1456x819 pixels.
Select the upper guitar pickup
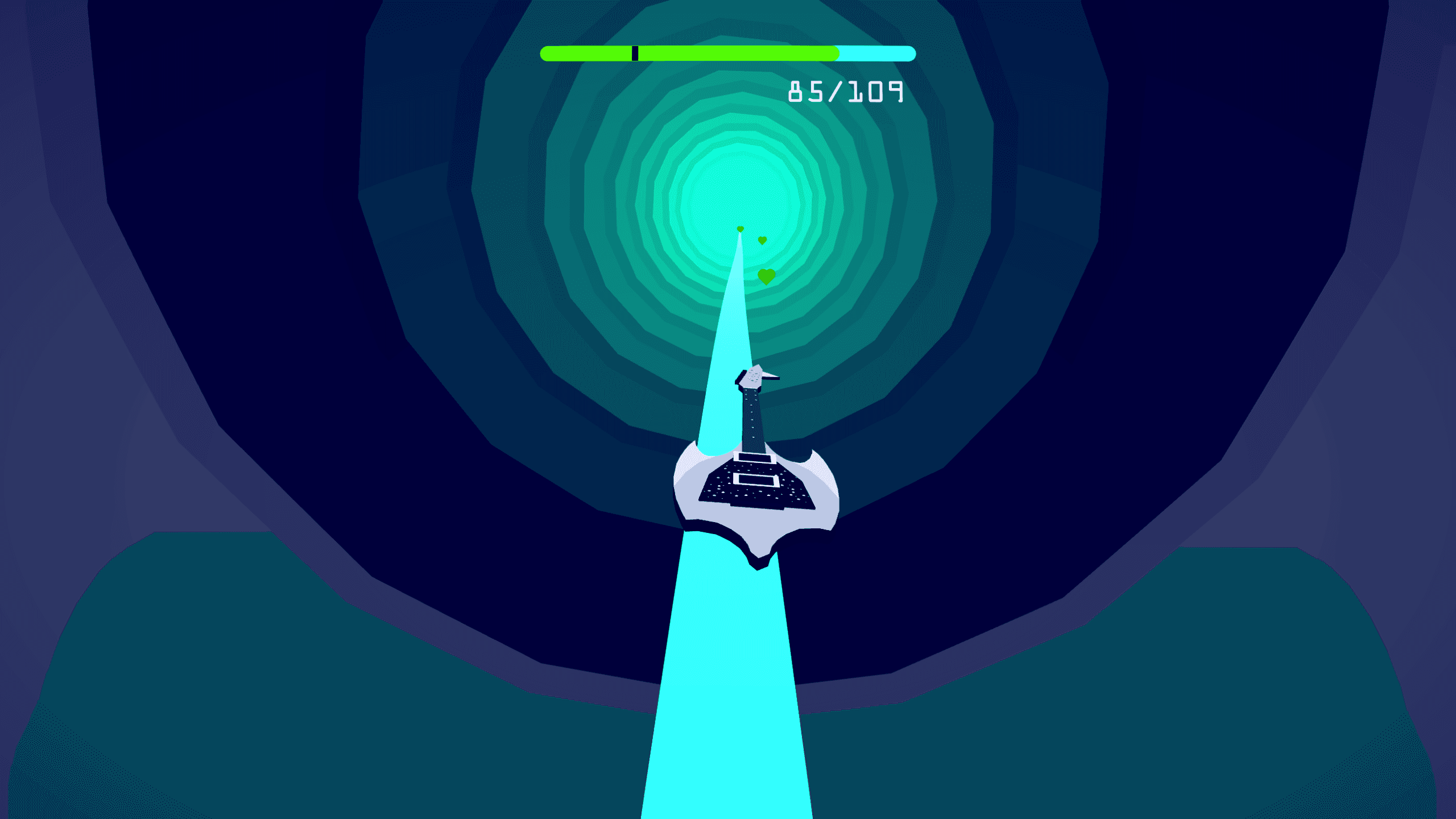click(755, 457)
